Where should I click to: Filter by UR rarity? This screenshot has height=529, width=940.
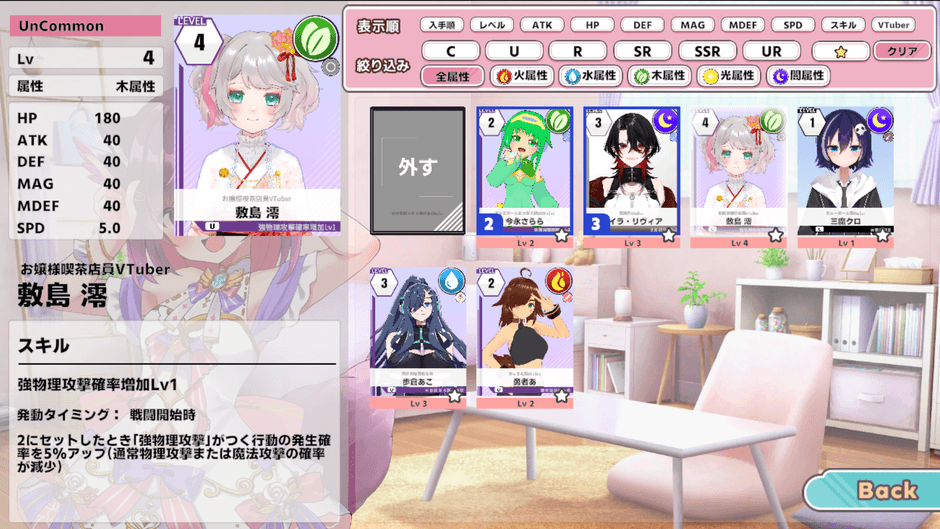(772, 51)
